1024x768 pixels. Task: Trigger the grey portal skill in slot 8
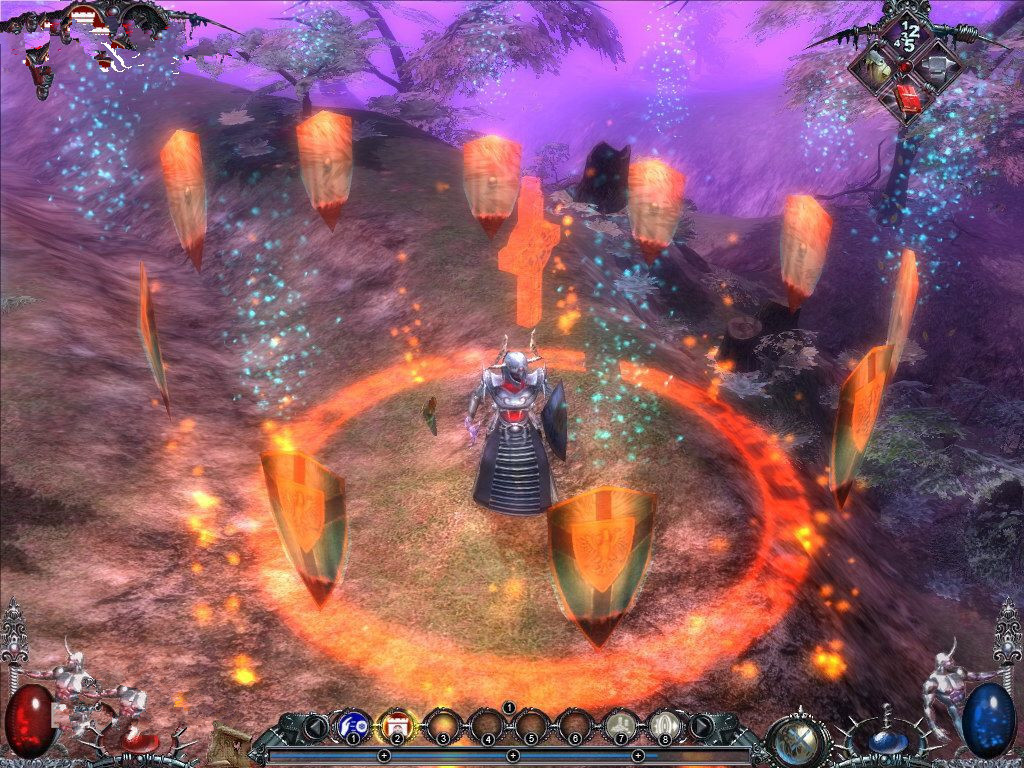click(664, 723)
